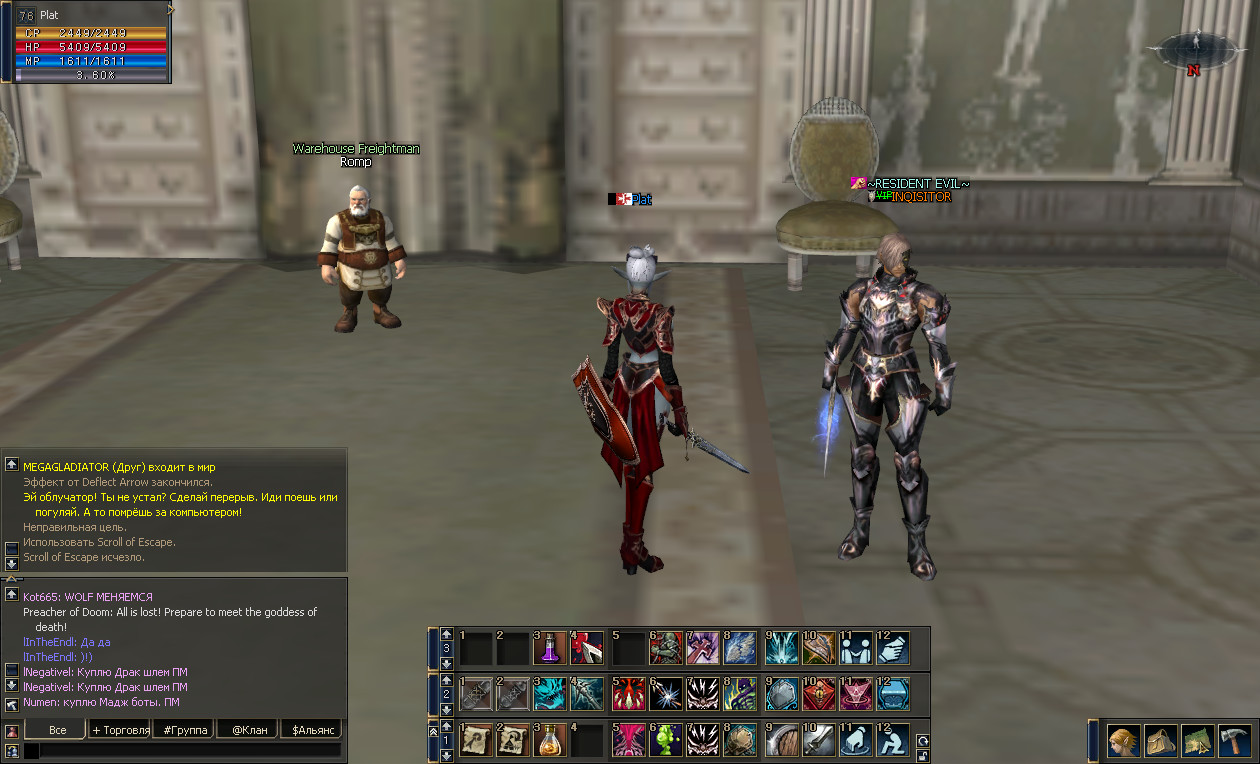1260x764 pixels.
Task: Open the #Группа chat tab
Action: 185,730
